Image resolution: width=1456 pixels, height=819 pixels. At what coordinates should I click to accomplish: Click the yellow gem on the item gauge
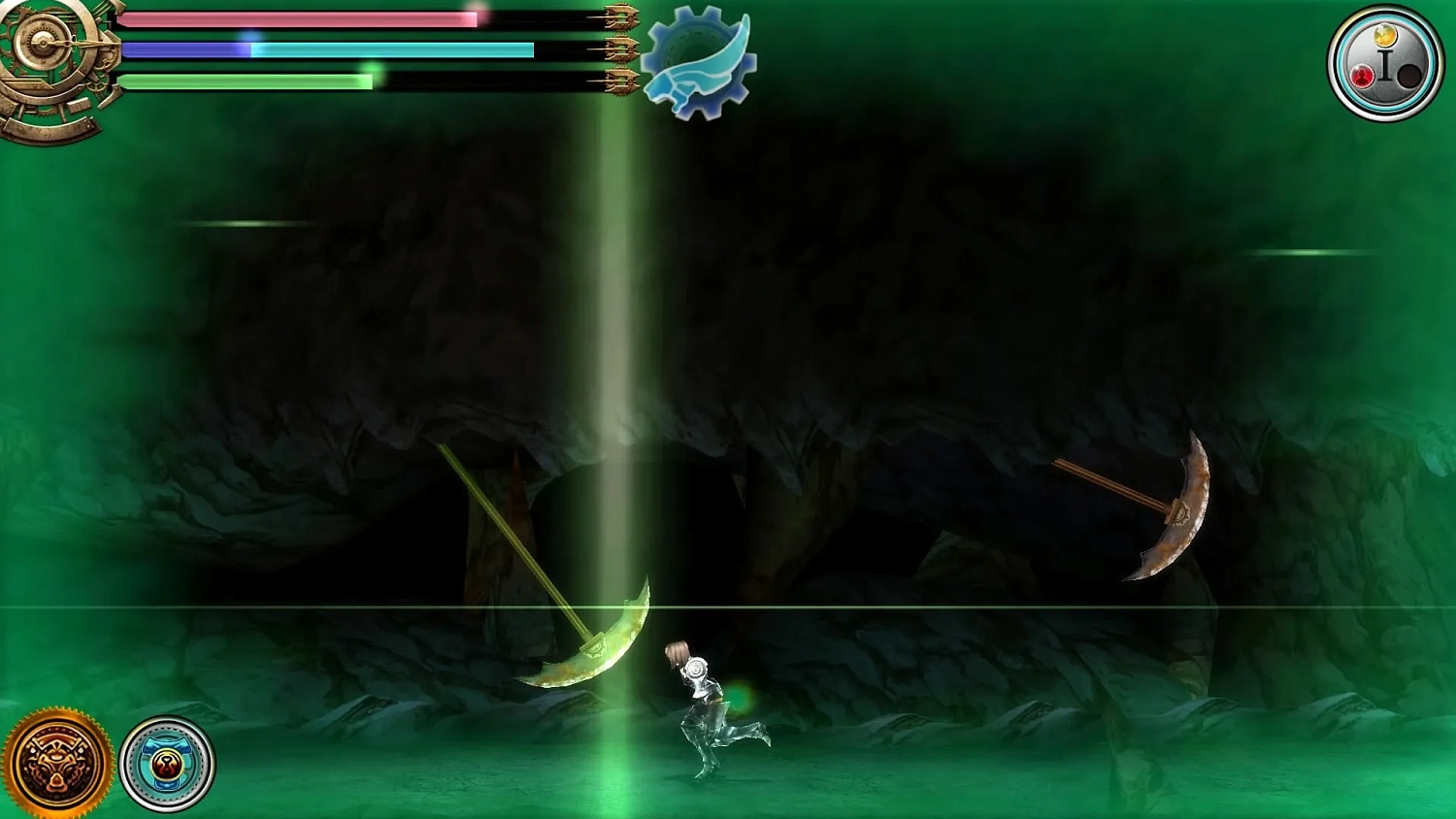[1385, 36]
